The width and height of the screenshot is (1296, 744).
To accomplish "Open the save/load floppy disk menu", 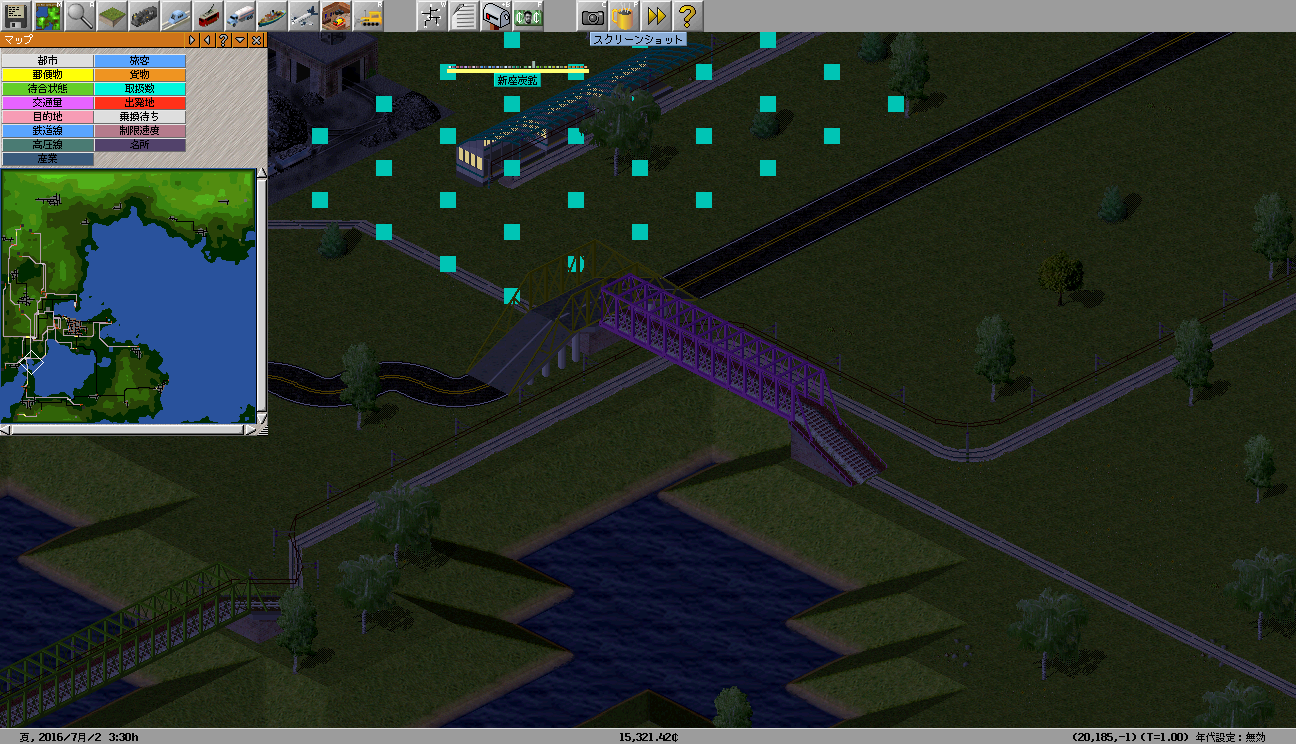I will 16,16.
